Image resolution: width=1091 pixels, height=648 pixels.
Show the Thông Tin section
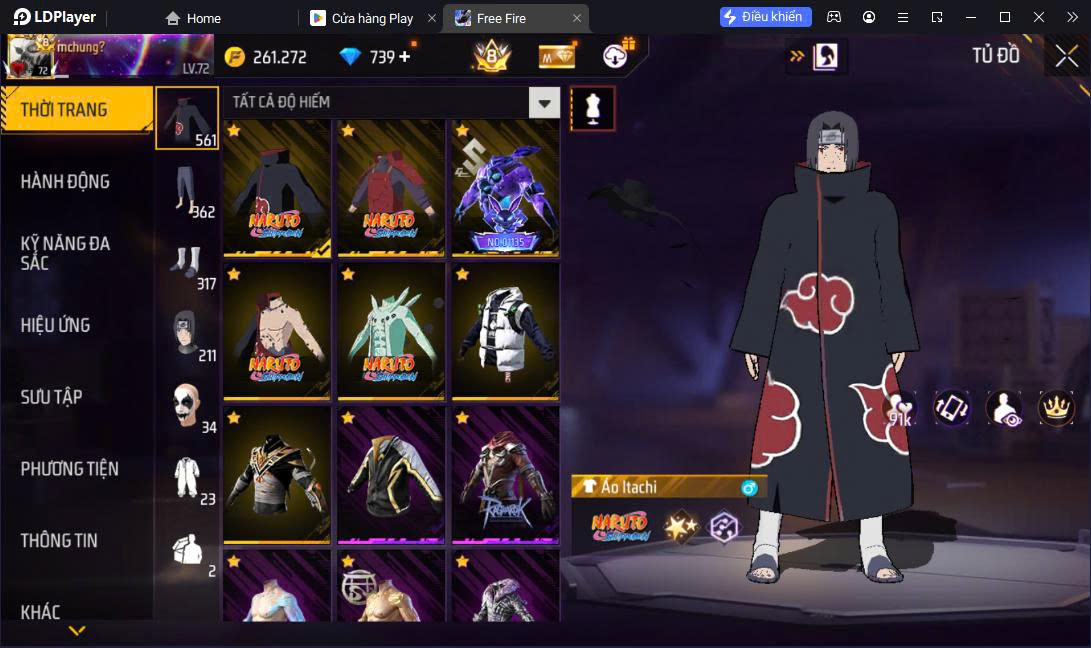tap(59, 540)
